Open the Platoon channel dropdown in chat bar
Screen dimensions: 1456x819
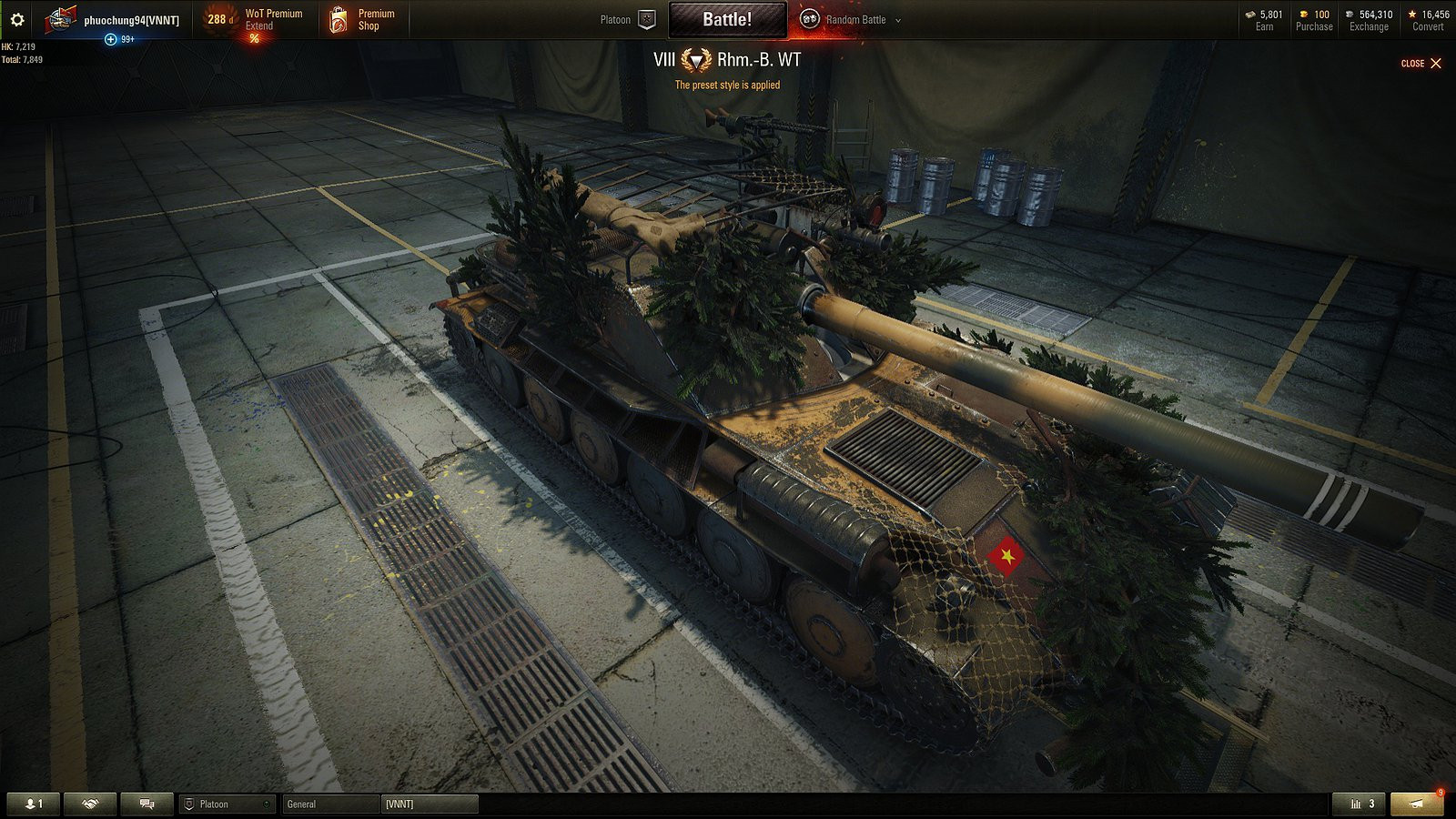point(226,804)
